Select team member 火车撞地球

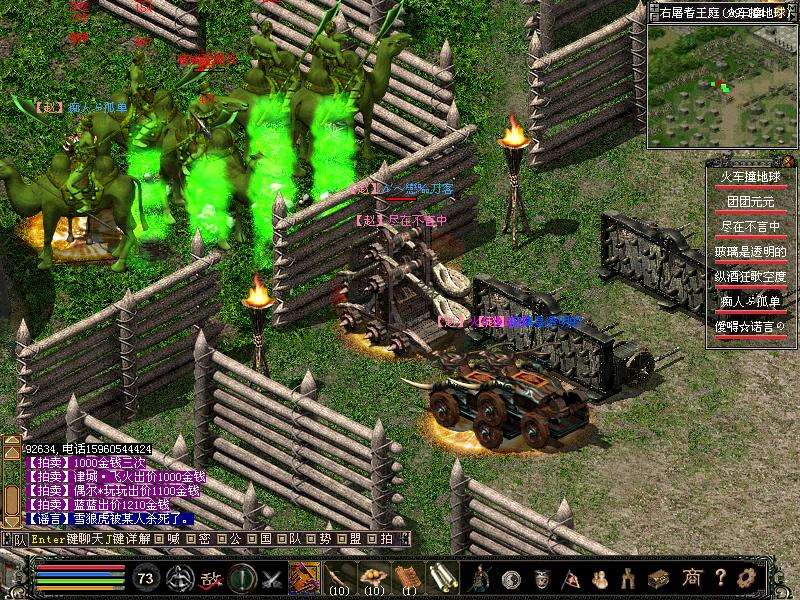click(750, 177)
